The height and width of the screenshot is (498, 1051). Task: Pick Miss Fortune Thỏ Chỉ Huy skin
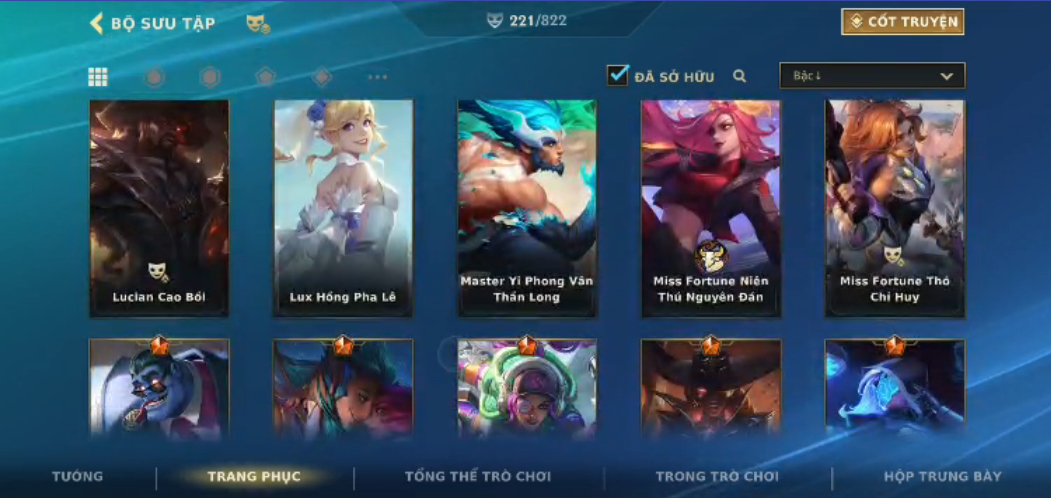(x=894, y=208)
